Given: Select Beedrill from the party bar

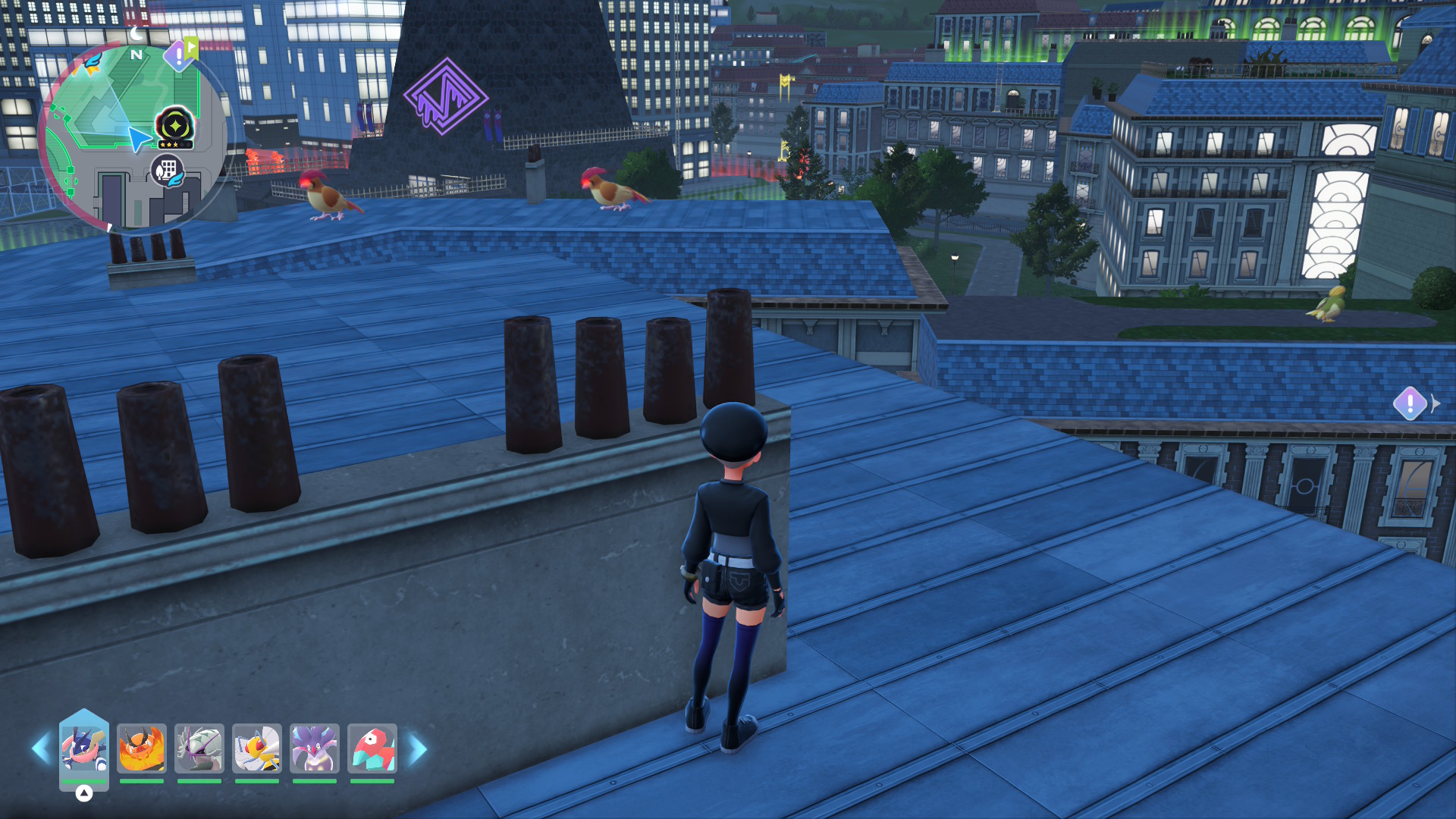Looking at the screenshot, I should point(257,748).
